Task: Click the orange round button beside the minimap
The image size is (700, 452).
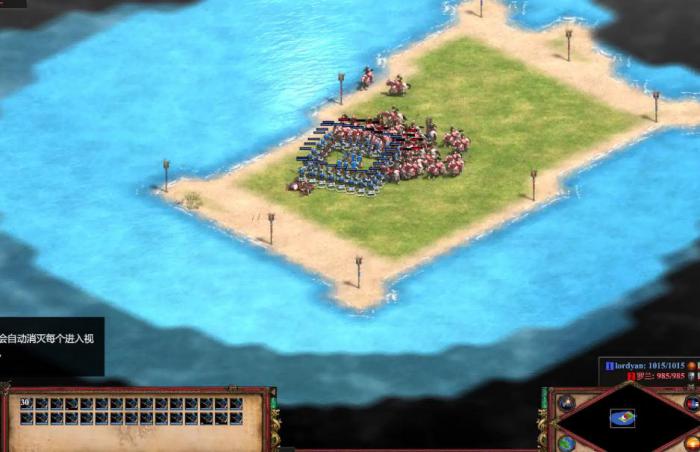Action: point(692,443)
